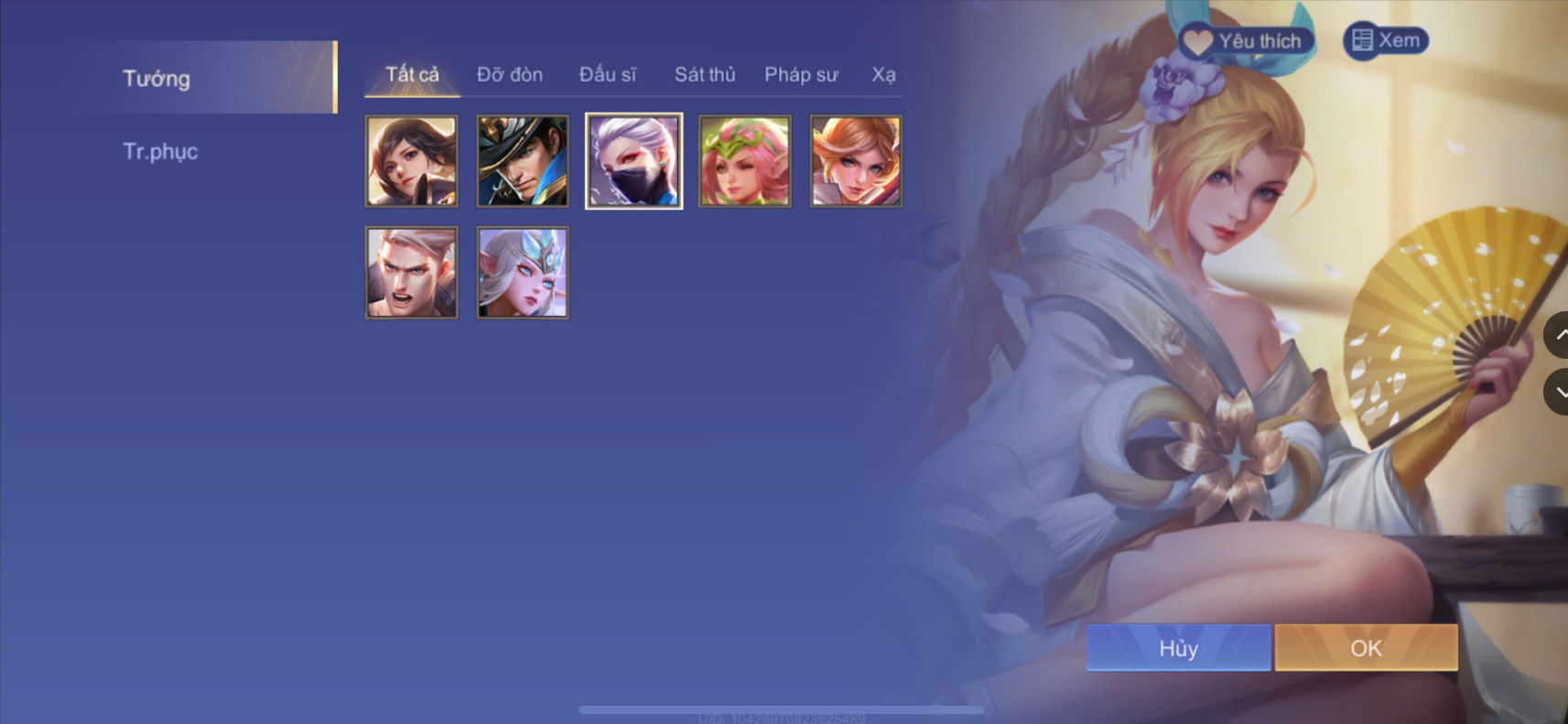Click the skin list icon on Xem button

click(1363, 39)
